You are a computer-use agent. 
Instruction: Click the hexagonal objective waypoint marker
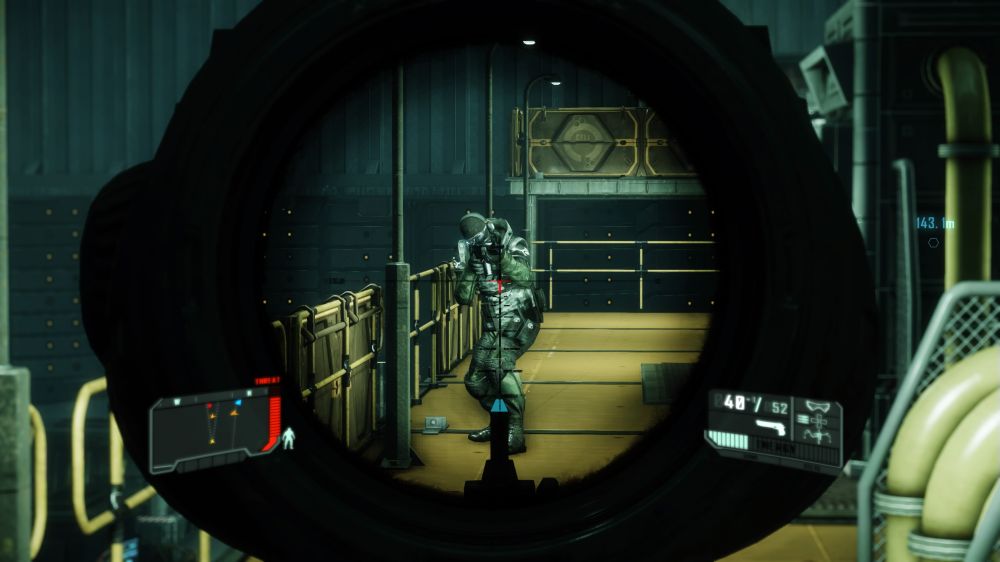click(933, 242)
